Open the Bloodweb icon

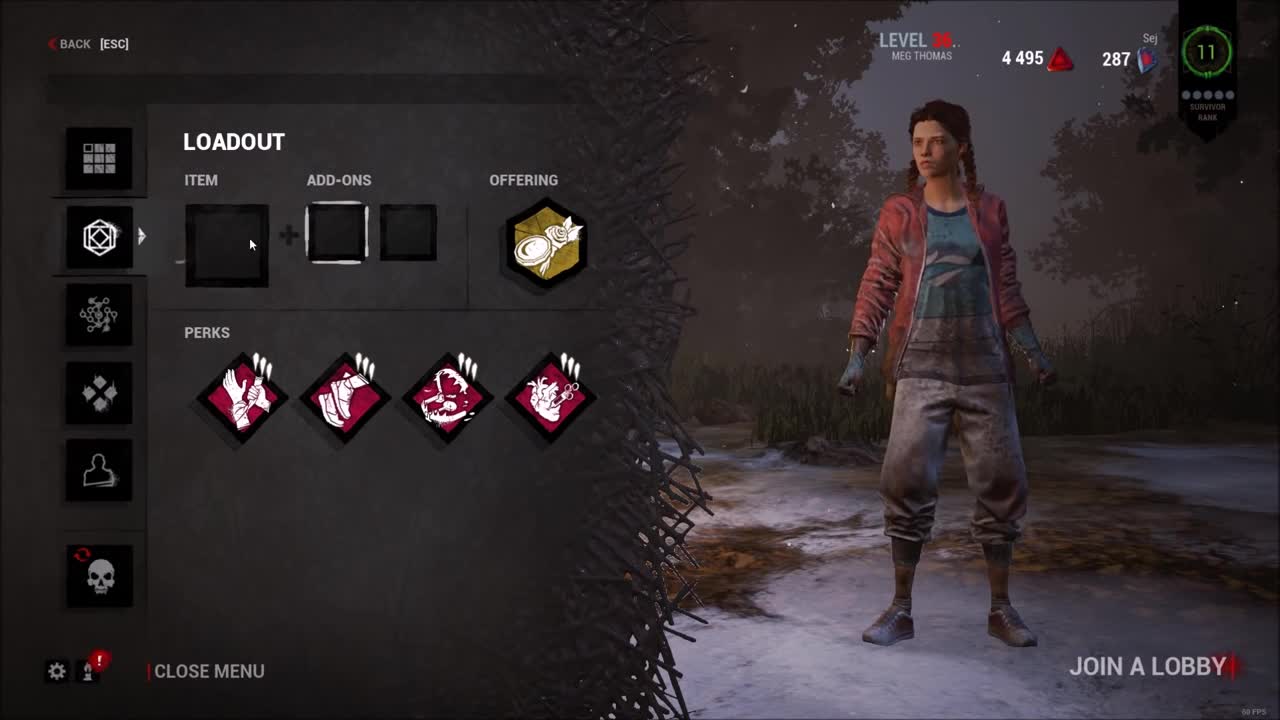click(98, 314)
